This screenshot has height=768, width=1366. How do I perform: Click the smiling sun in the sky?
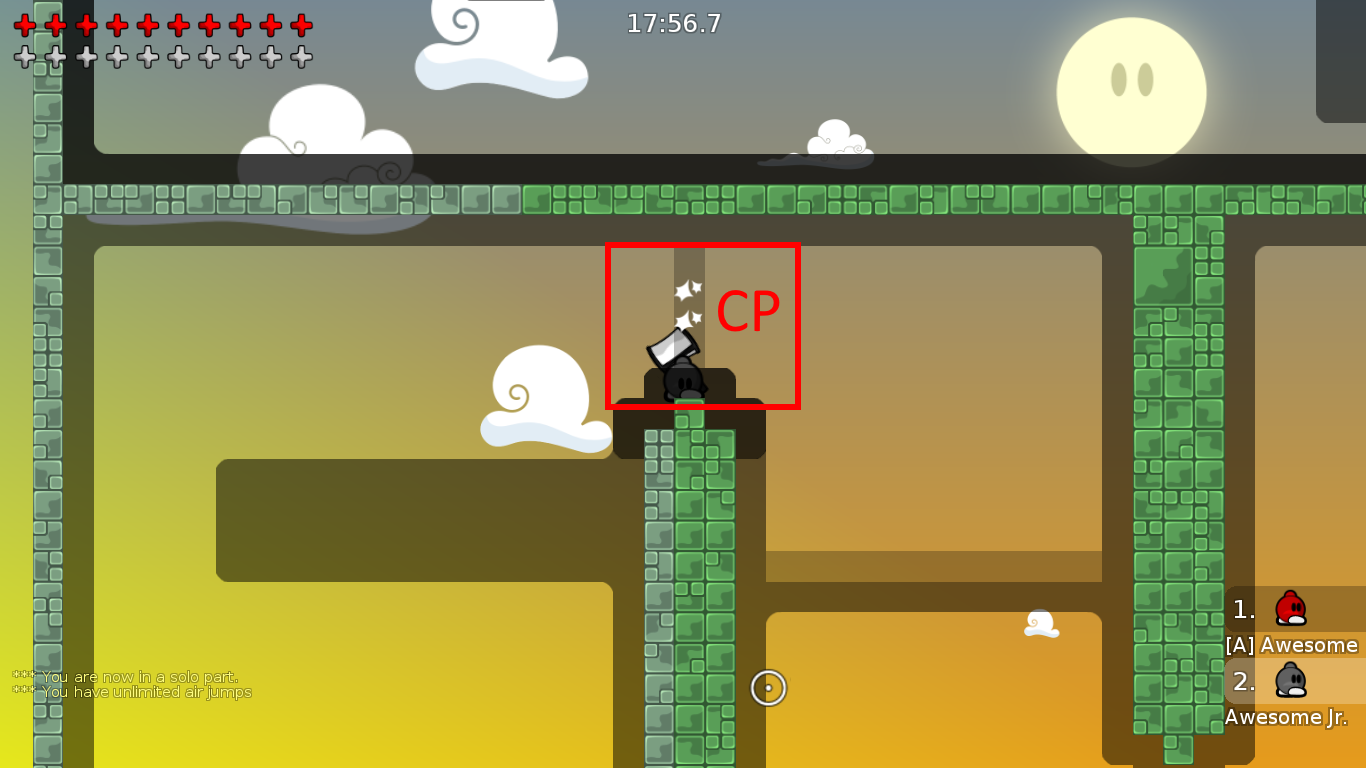tap(1132, 90)
